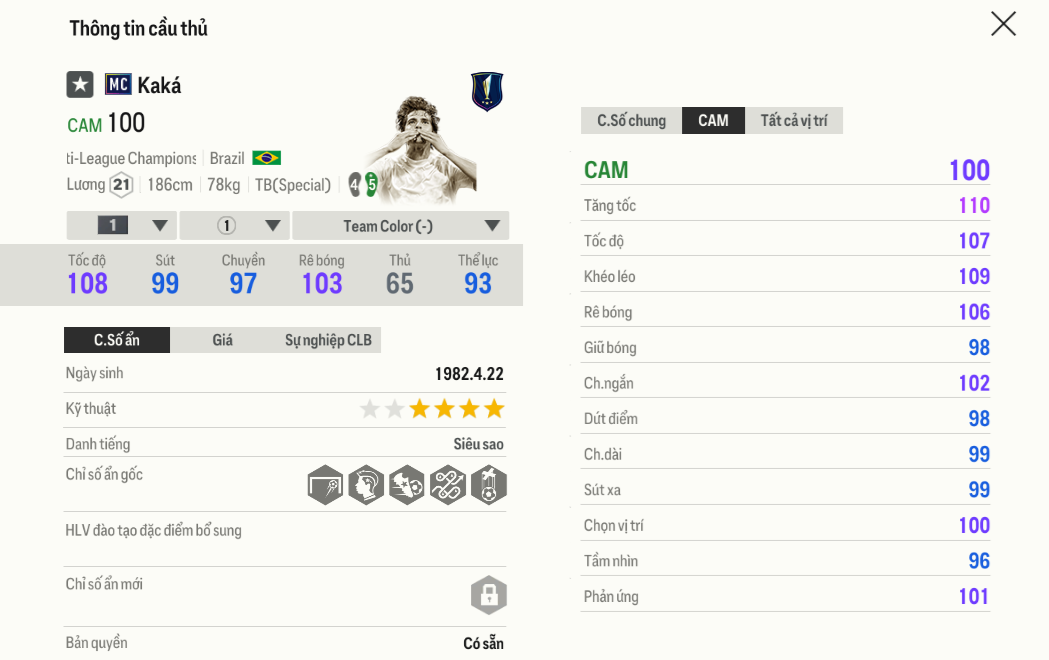Open the Tất cả vị trí tab
The height and width of the screenshot is (660, 1049).
pos(794,121)
